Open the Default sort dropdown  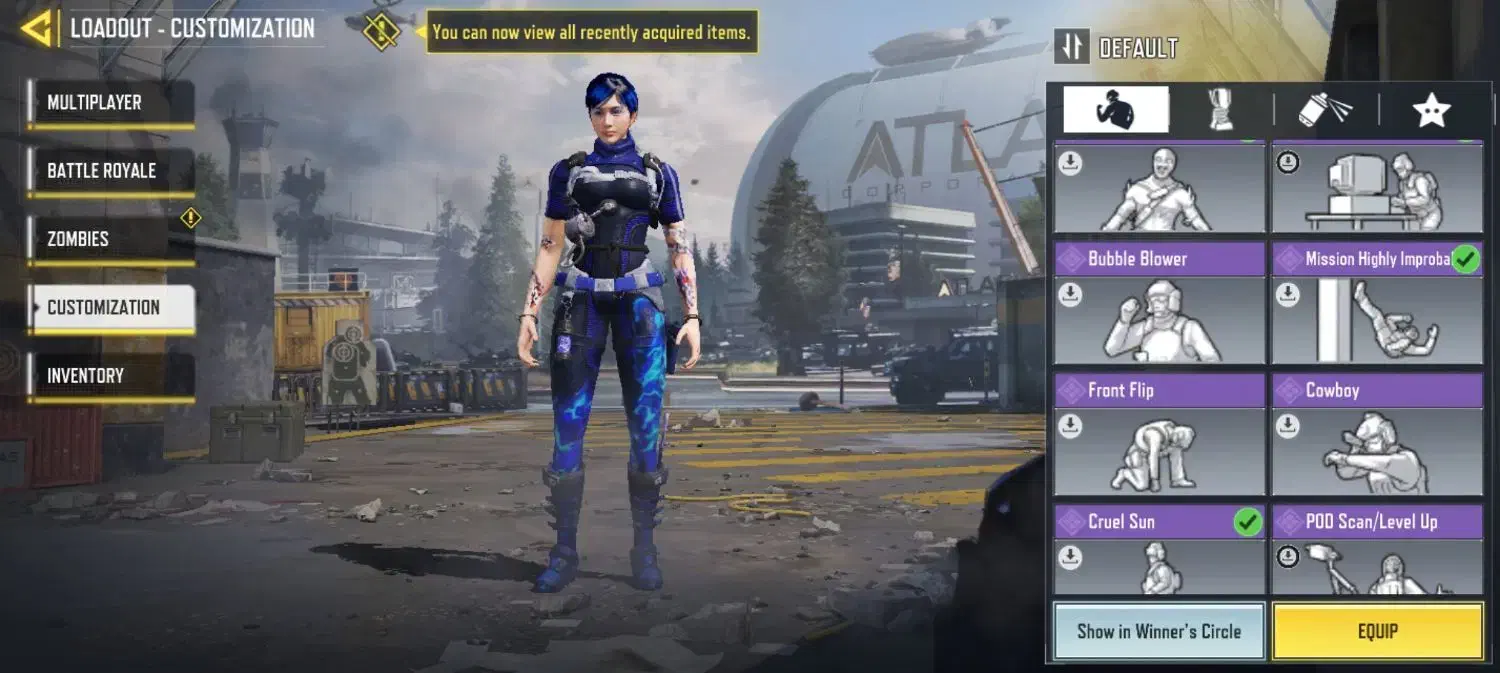pyautogui.click(x=1117, y=47)
